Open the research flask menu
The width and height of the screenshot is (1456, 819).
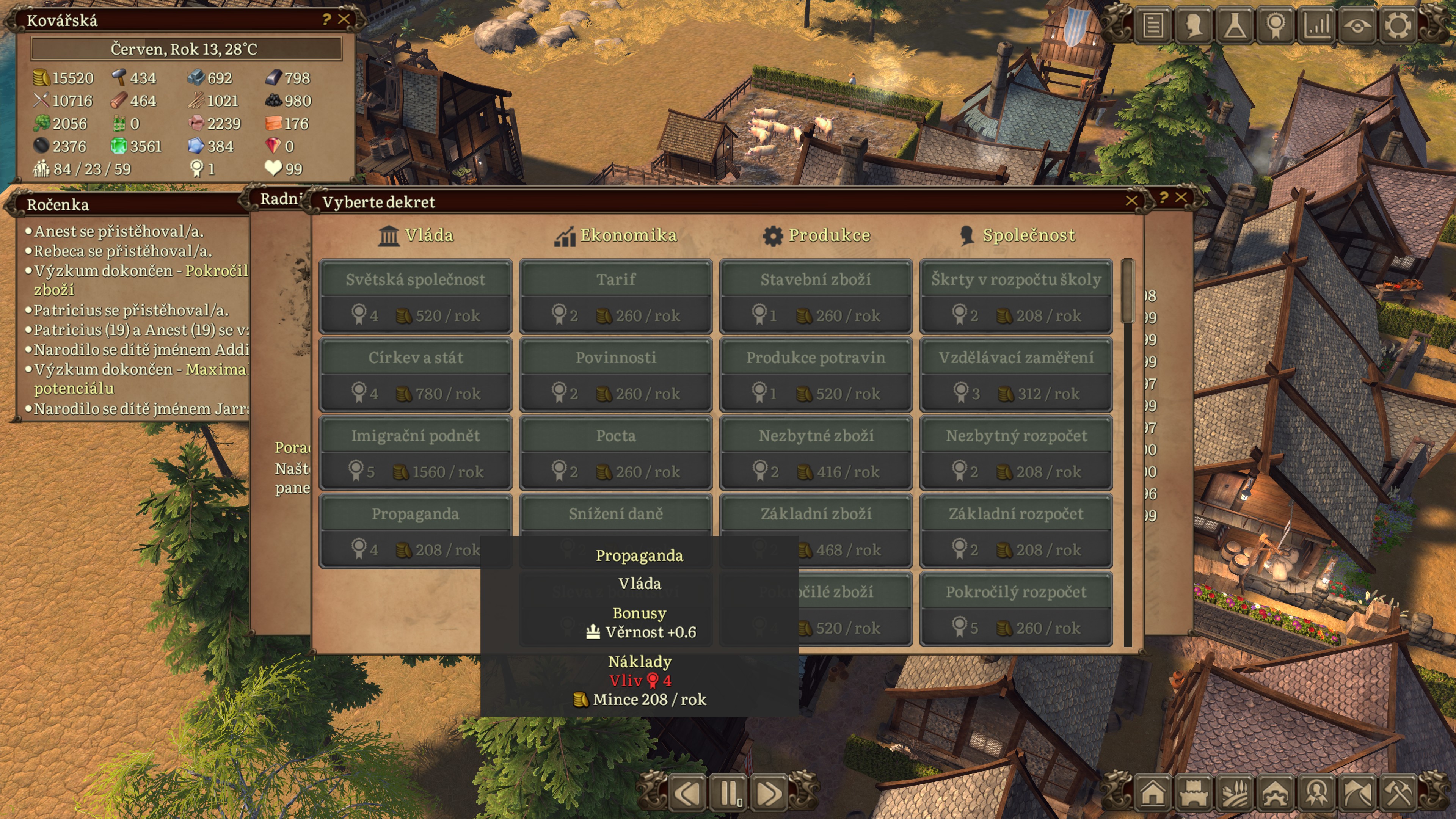[x=1235, y=25]
